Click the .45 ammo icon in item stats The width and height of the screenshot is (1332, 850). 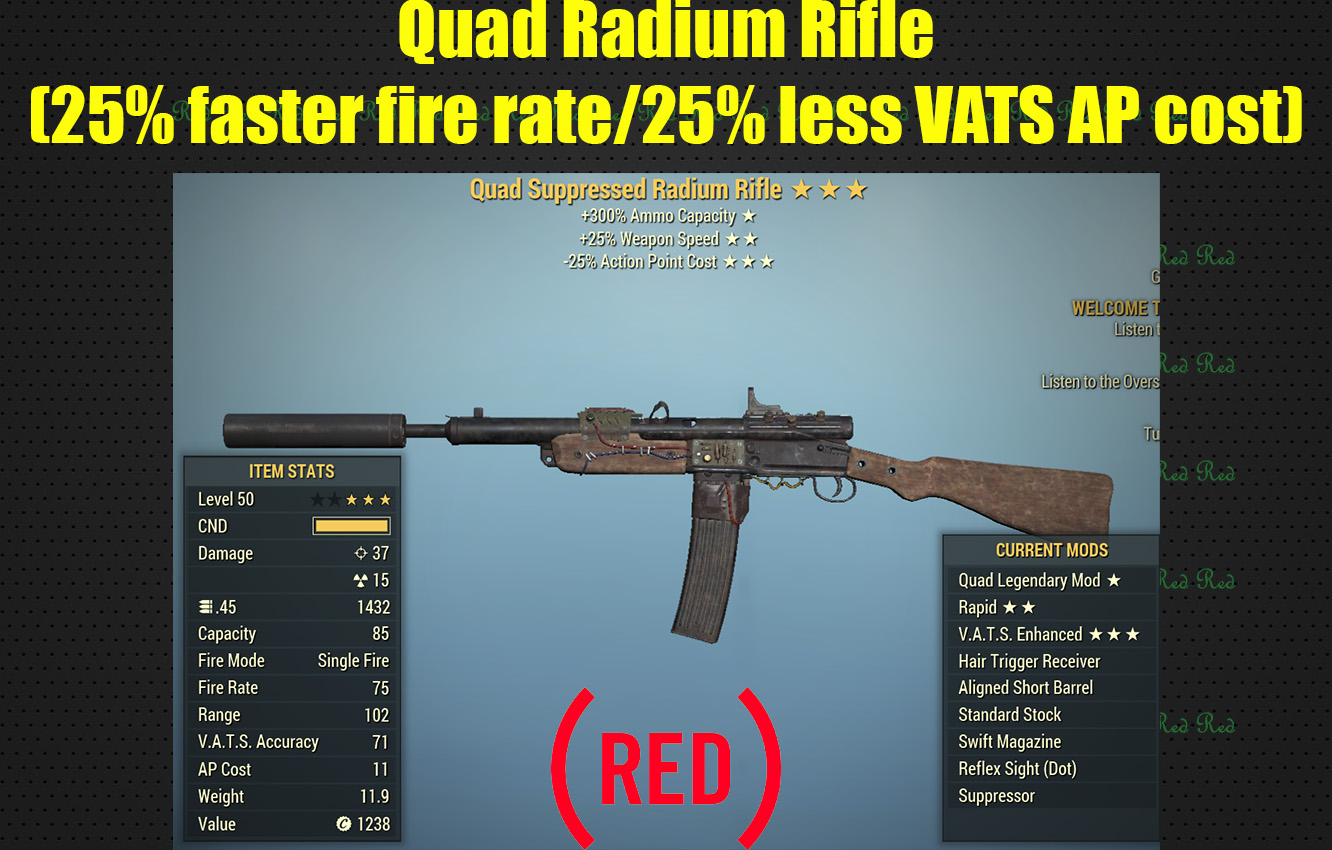click(205, 606)
